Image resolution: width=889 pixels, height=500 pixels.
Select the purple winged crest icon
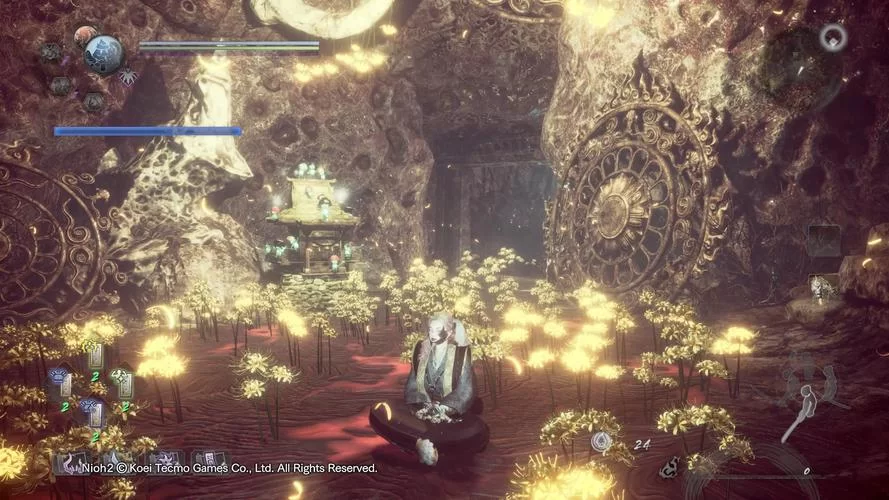pos(128,77)
